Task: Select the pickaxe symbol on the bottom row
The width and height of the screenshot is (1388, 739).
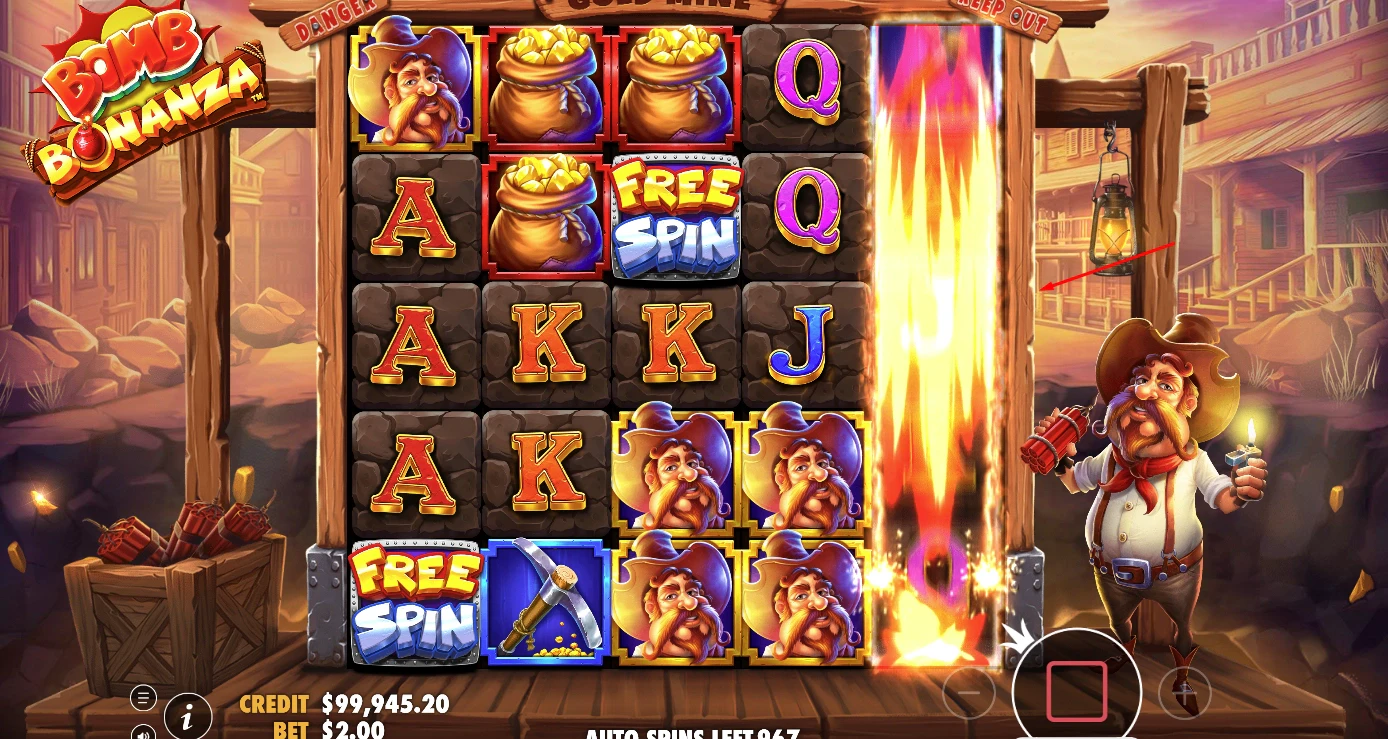Action: tap(545, 601)
